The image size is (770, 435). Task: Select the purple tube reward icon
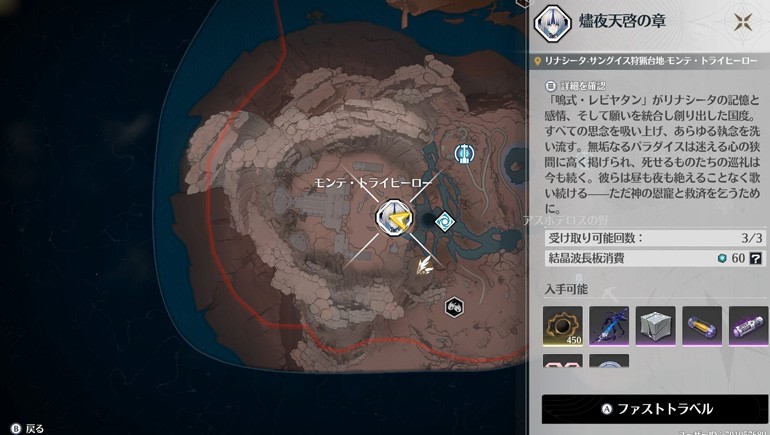(747, 326)
